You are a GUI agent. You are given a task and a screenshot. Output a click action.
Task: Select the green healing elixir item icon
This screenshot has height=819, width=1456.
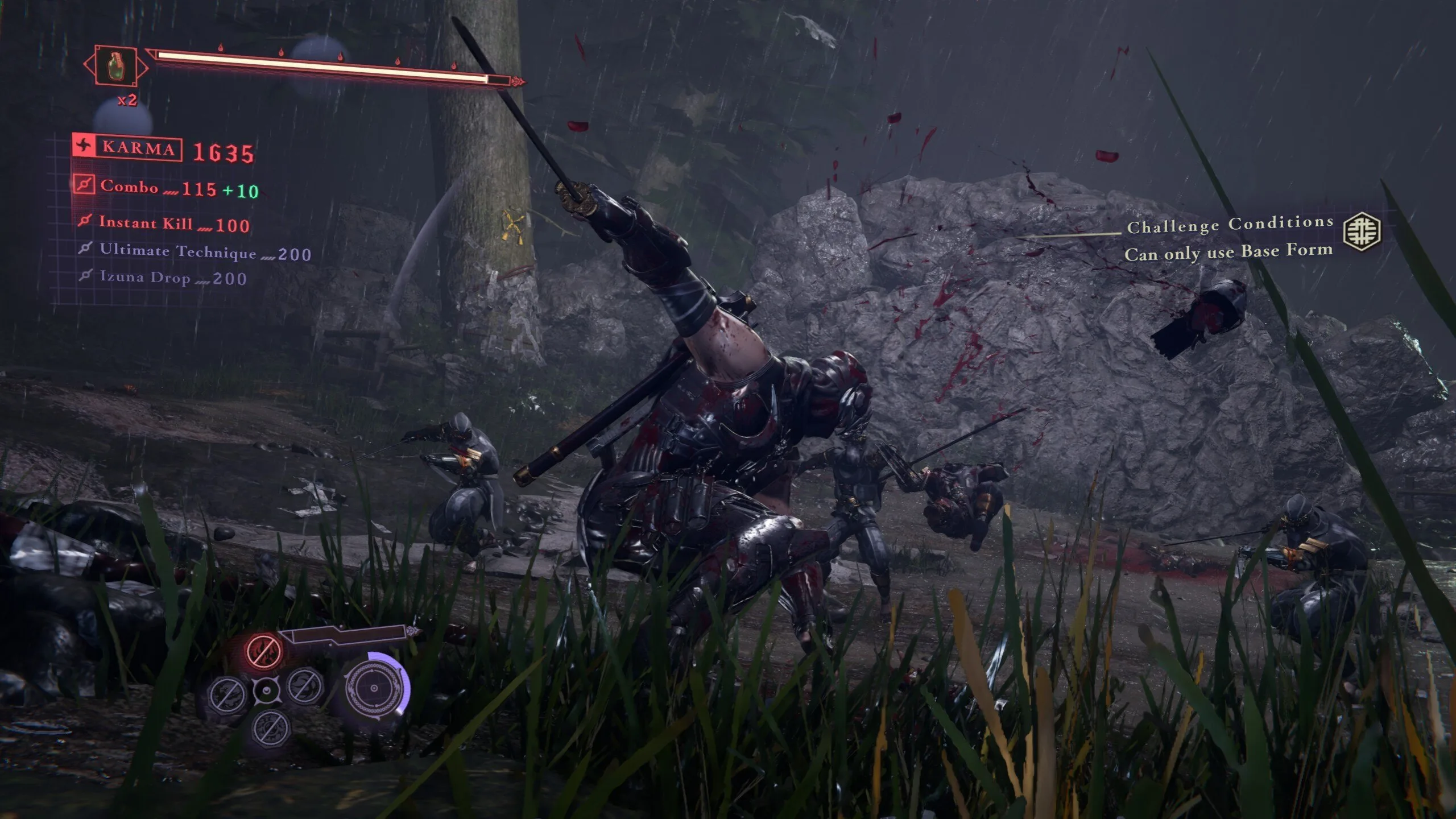pyautogui.click(x=115, y=67)
